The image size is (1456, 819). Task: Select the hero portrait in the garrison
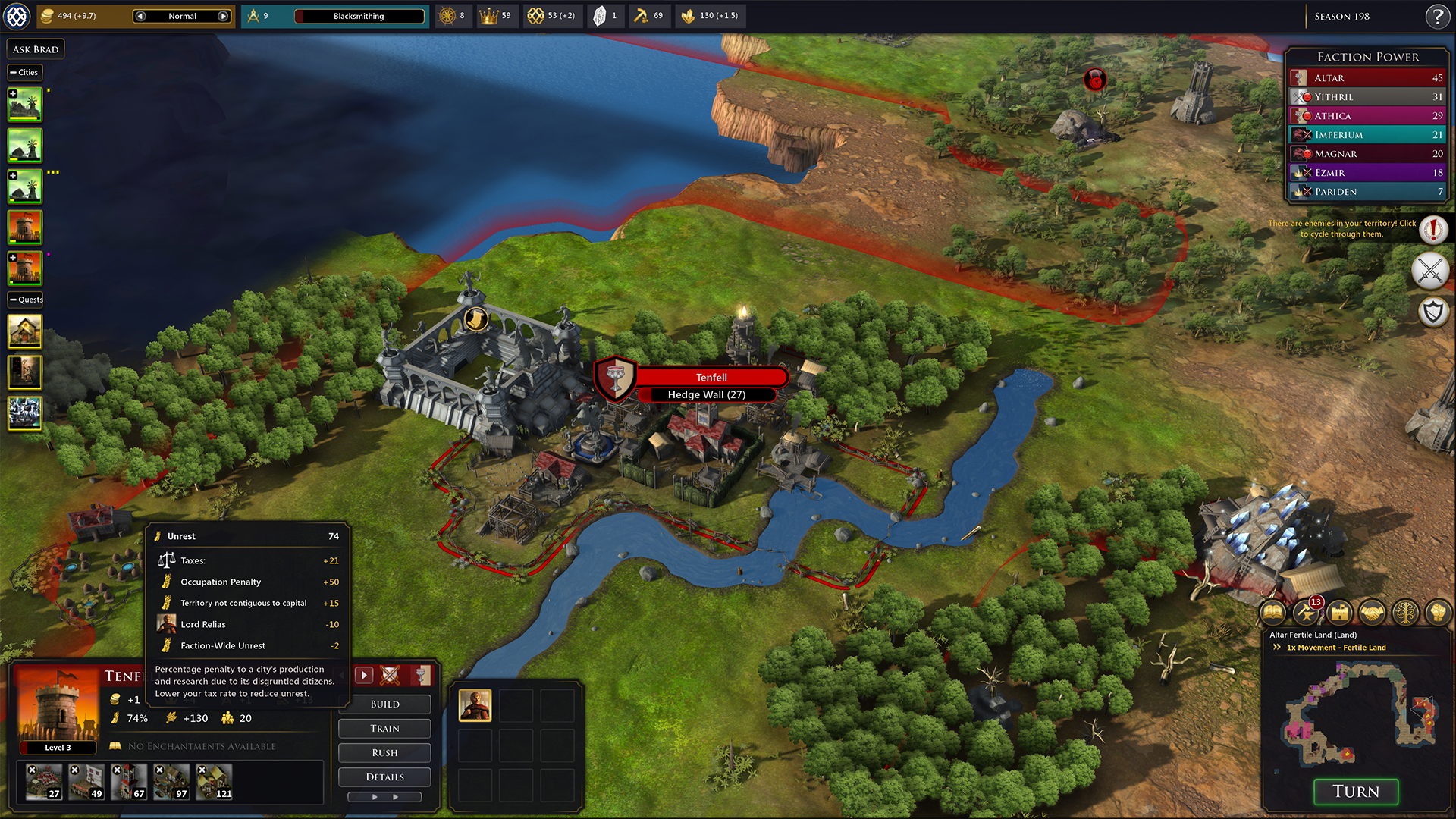[475, 705]
